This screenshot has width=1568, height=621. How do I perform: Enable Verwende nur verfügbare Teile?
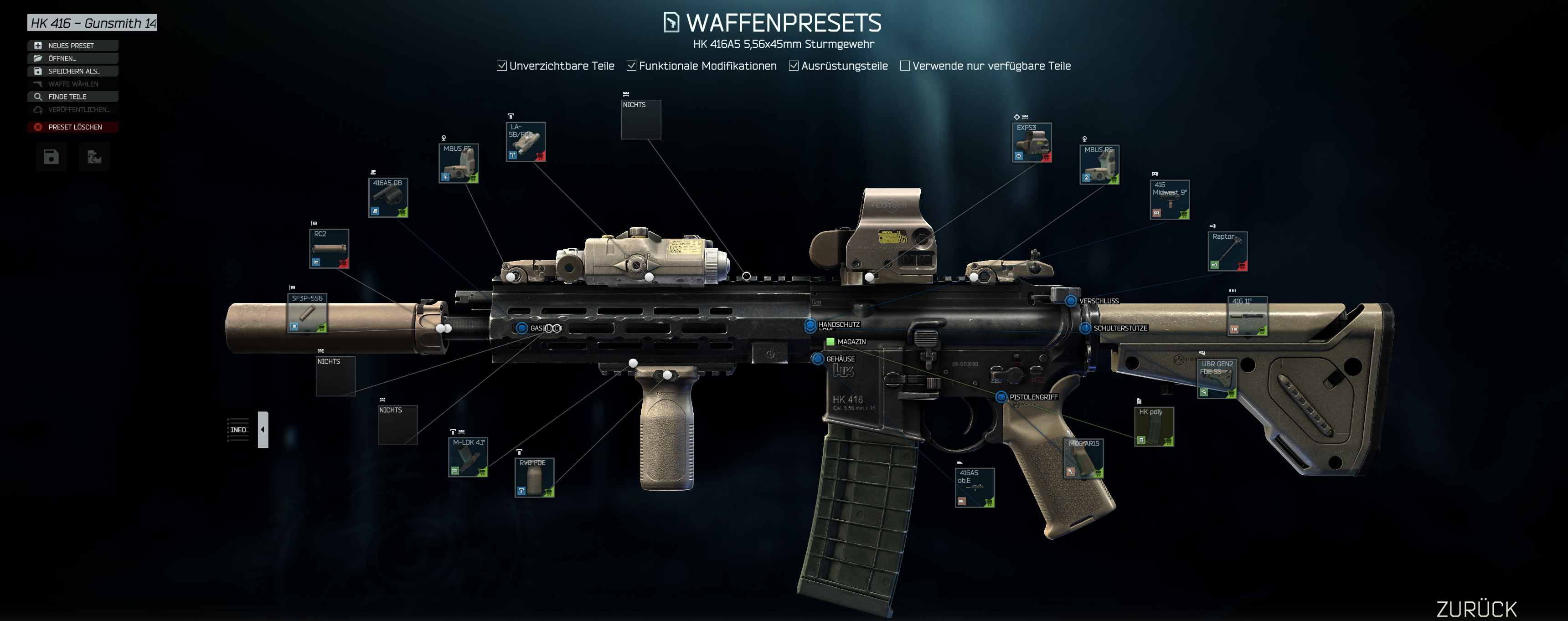(905, 66)
